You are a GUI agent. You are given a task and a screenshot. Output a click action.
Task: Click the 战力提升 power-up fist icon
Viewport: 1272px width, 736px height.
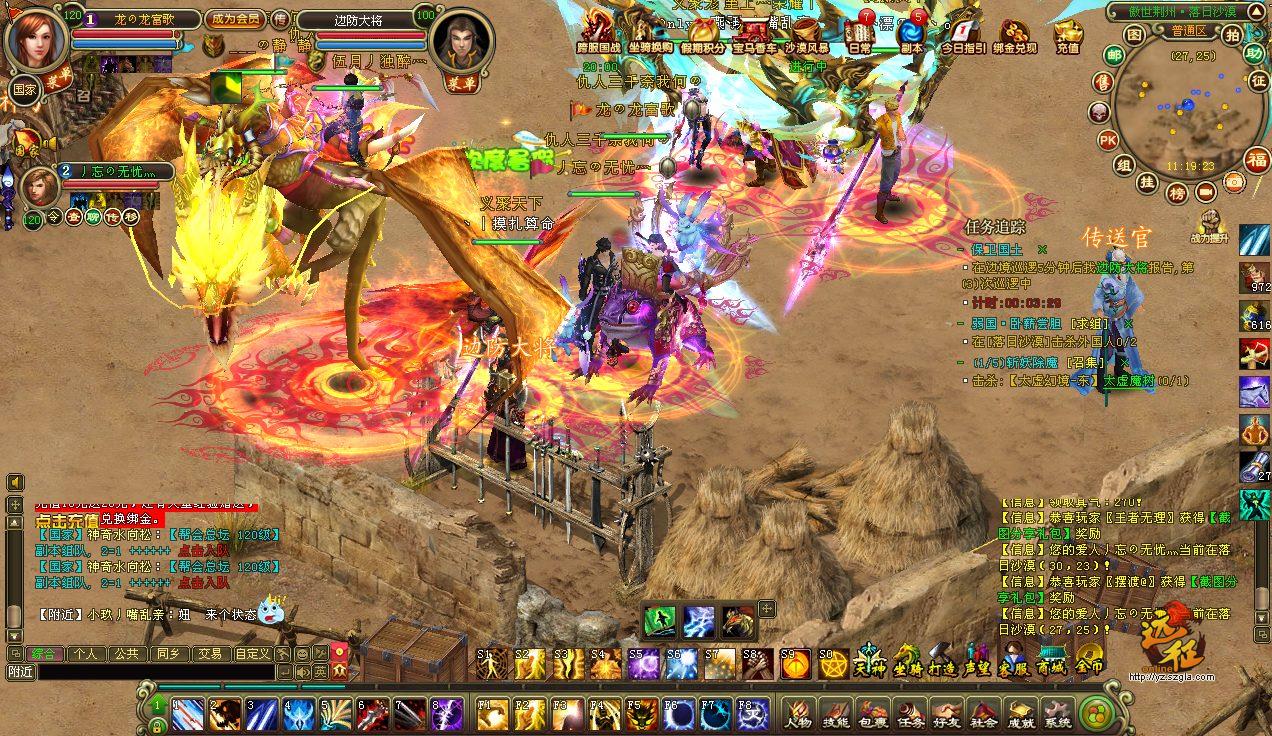(1213, 224)
